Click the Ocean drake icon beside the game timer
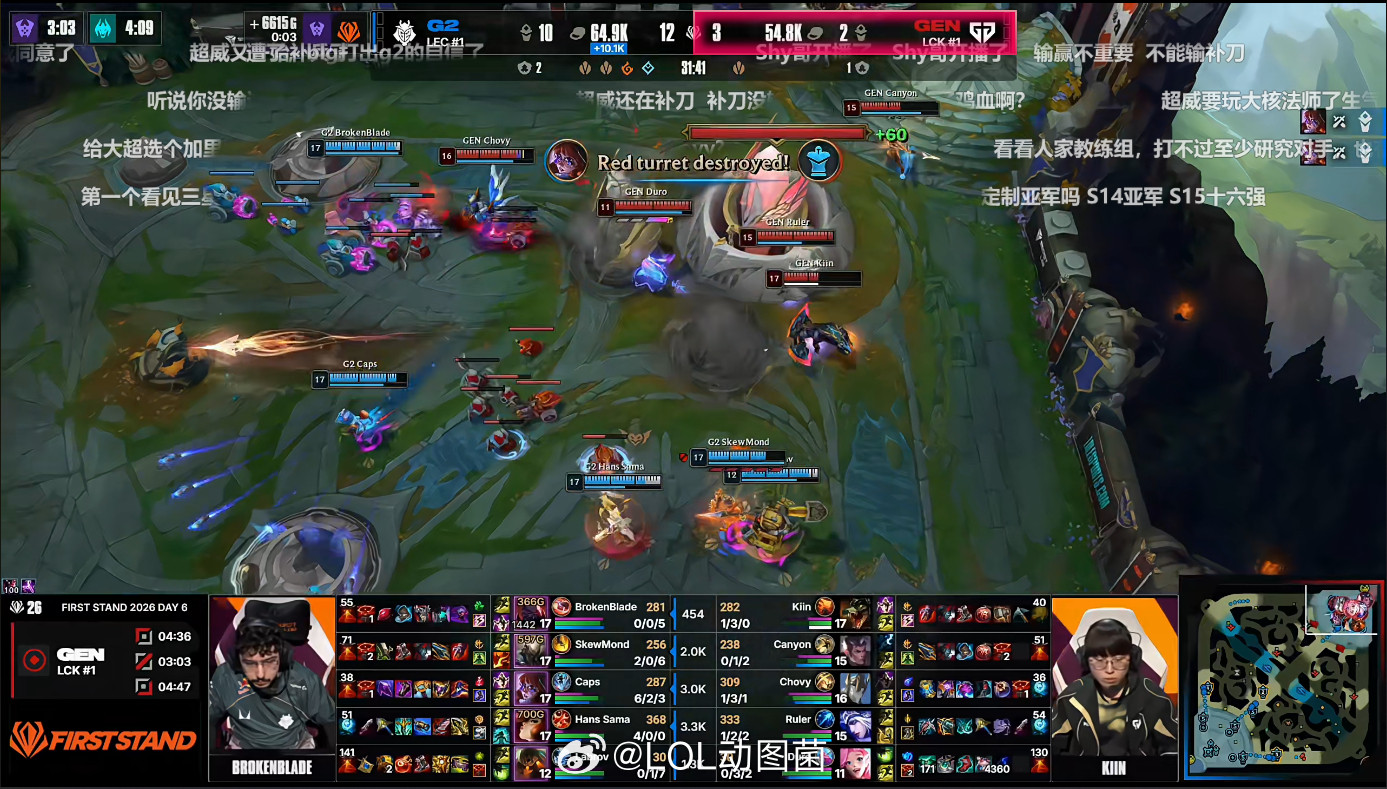Viewport: 1387px width, 789px height. (x=647, y=70)
